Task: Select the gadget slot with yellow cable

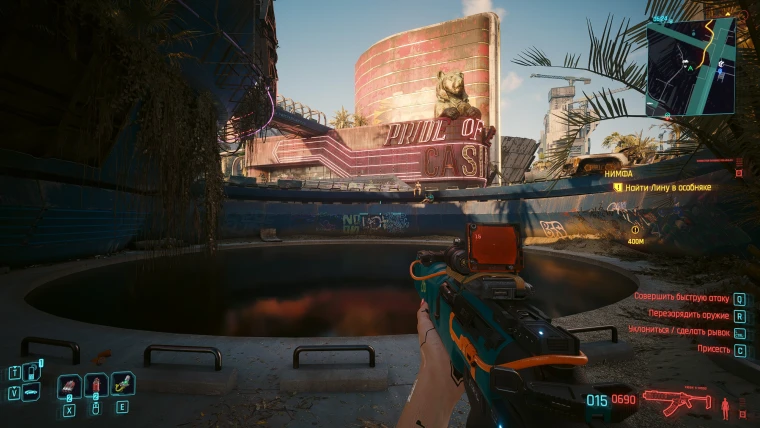Action: [122, 383]
